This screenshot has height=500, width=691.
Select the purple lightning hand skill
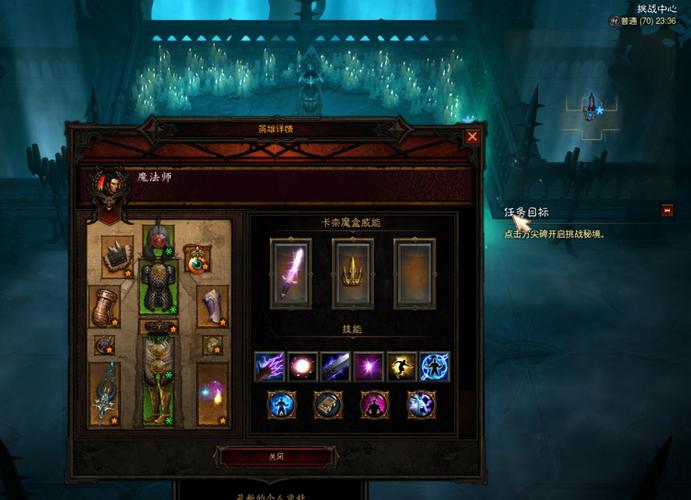269,366
